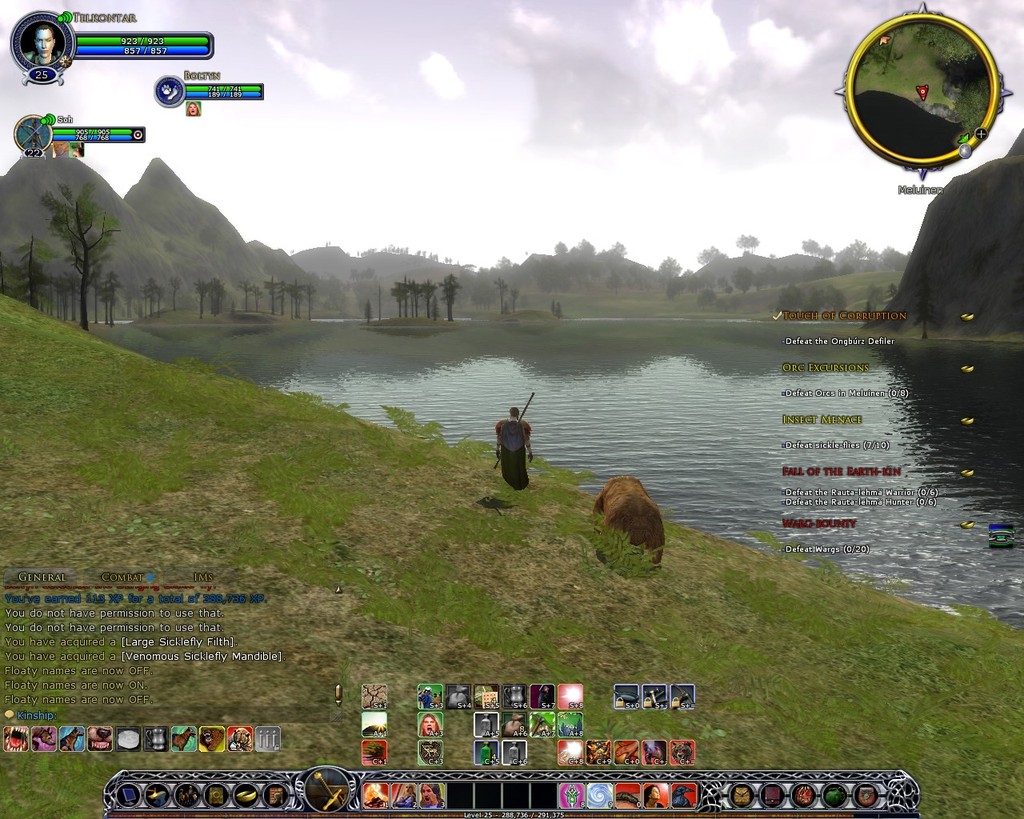Click the gold ring beside Orc Excursions
This screenshot has height=819, width=1024.
pyautogui.click(x=967, y=368)
